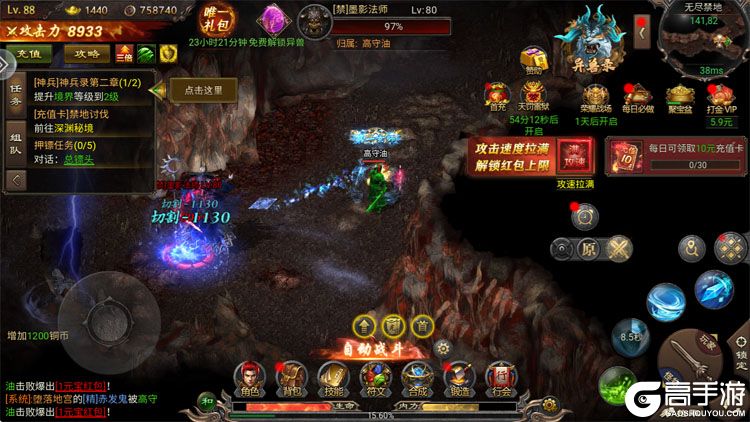Open the 符文 rune menu

pyautogui.click(x=374, y=377)
